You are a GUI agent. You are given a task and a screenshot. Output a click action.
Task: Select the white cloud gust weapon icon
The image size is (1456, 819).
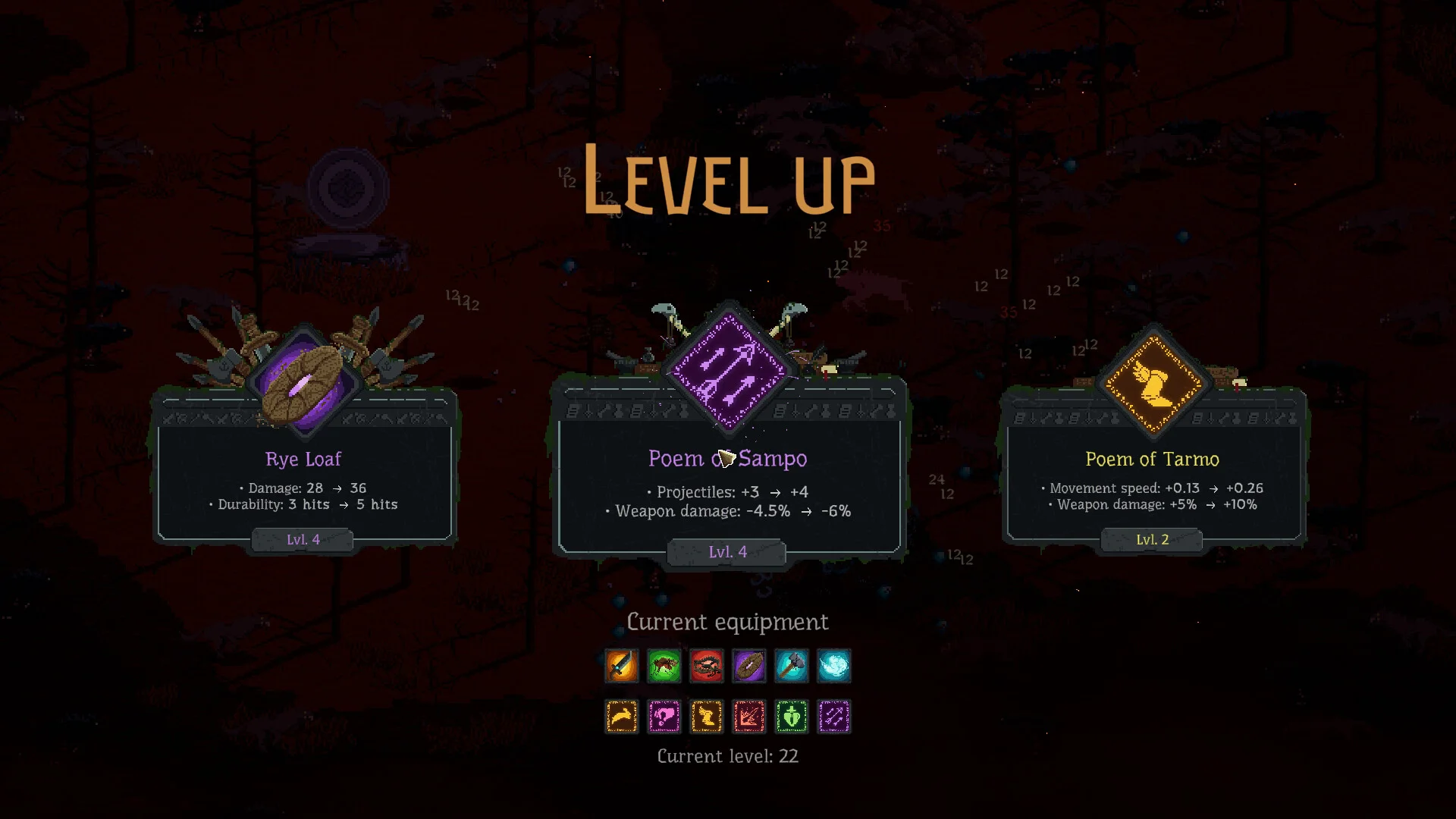pyautogui.click(x=834, y=667)
